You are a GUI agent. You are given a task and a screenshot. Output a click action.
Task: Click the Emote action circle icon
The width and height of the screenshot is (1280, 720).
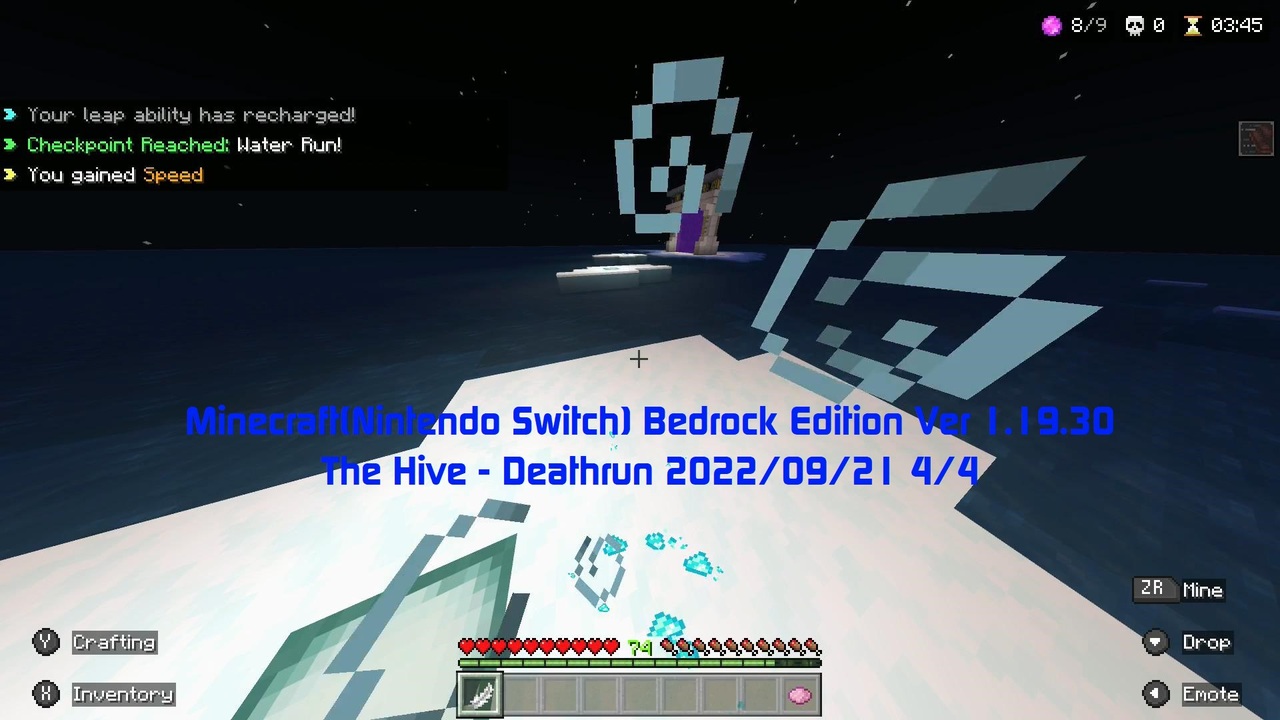pyautogui.click(x=1155, y=694)
